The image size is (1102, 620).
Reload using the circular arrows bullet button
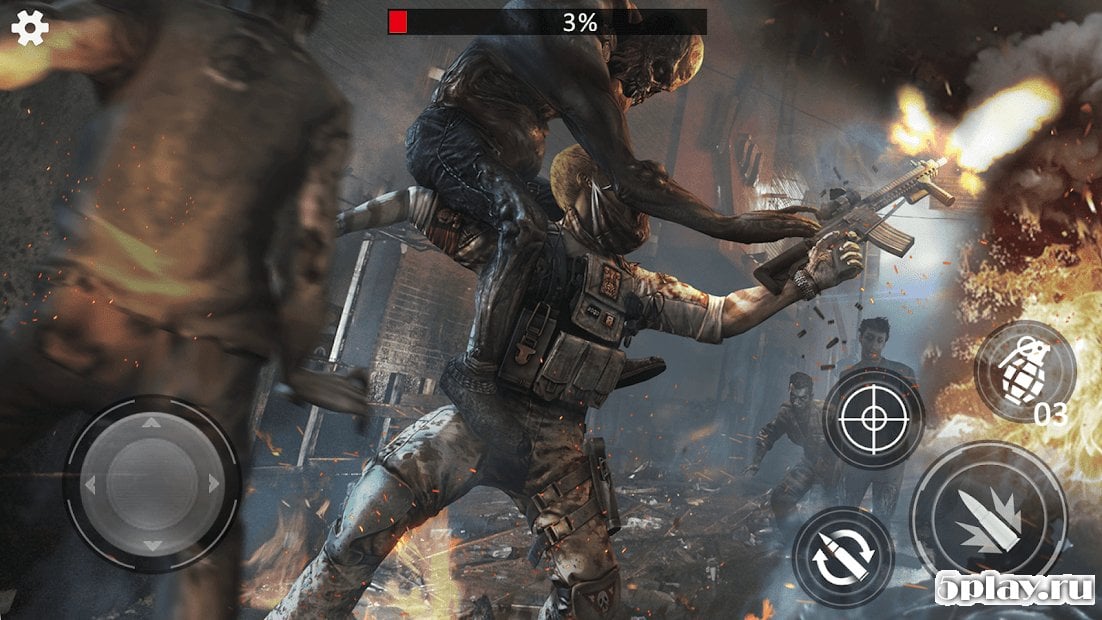click(843, 556)
